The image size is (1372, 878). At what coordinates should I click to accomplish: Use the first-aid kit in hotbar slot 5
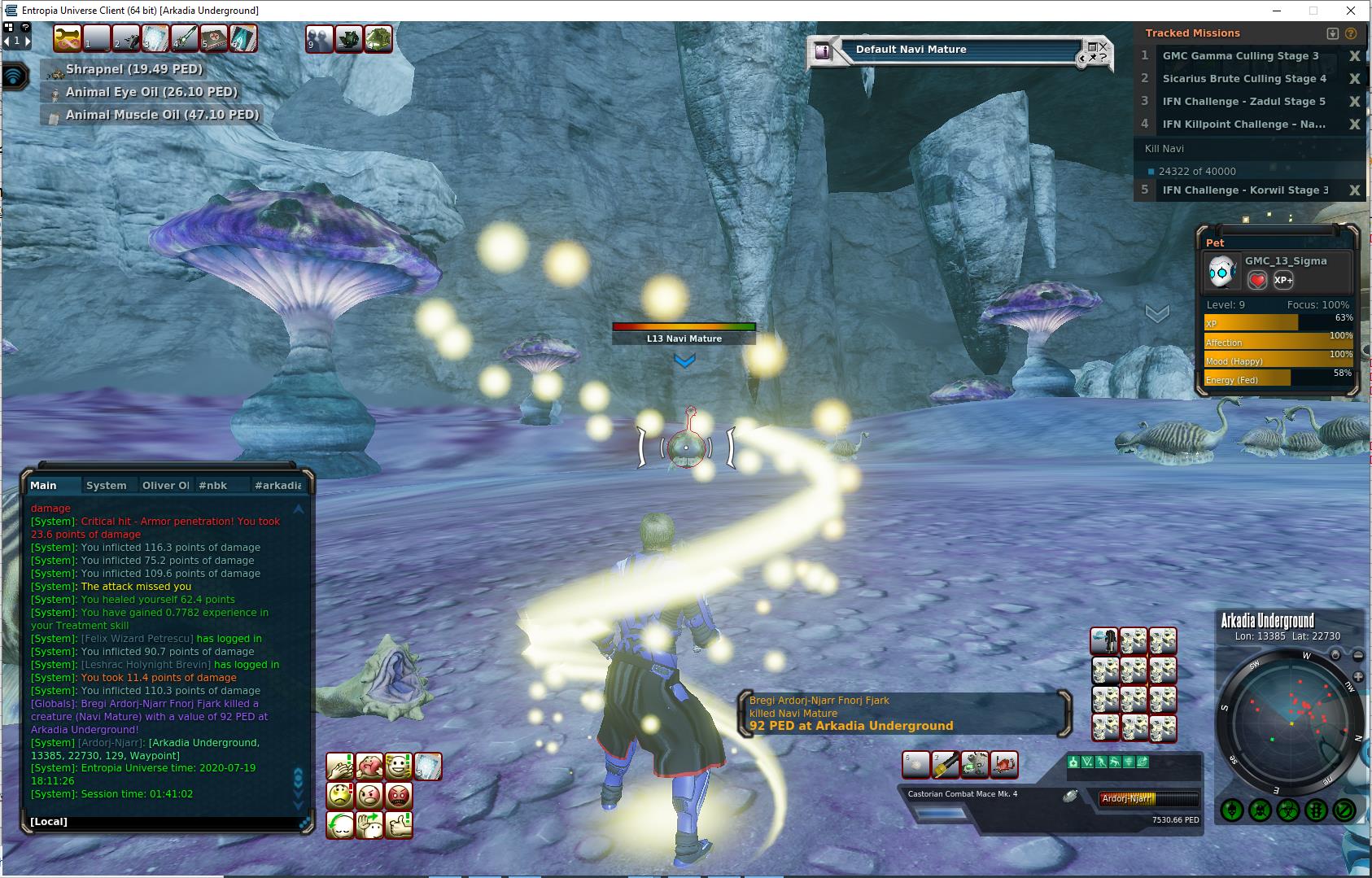[214, 38]
